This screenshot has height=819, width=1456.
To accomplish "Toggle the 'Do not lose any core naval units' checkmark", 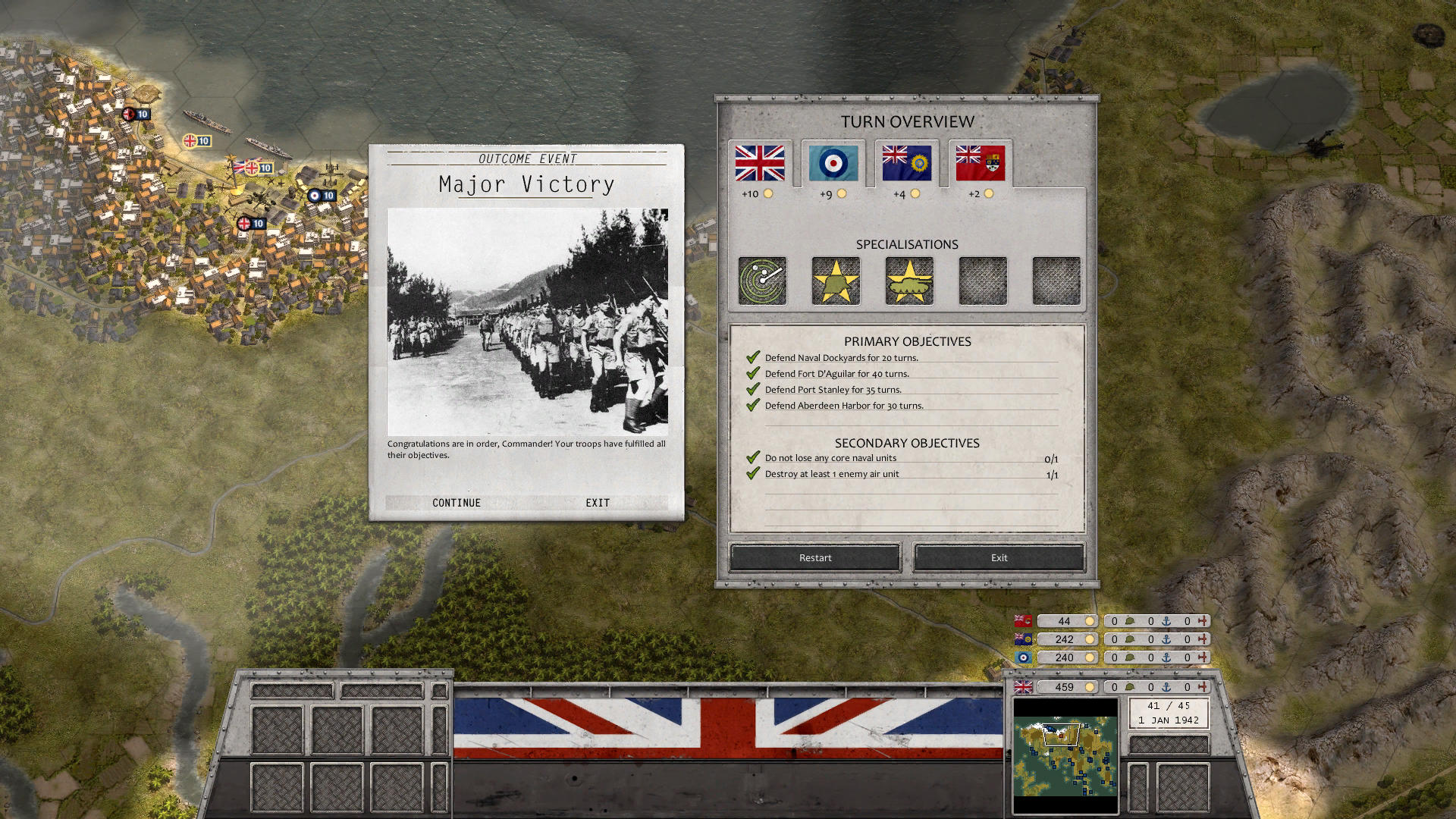I will [751, 457].
